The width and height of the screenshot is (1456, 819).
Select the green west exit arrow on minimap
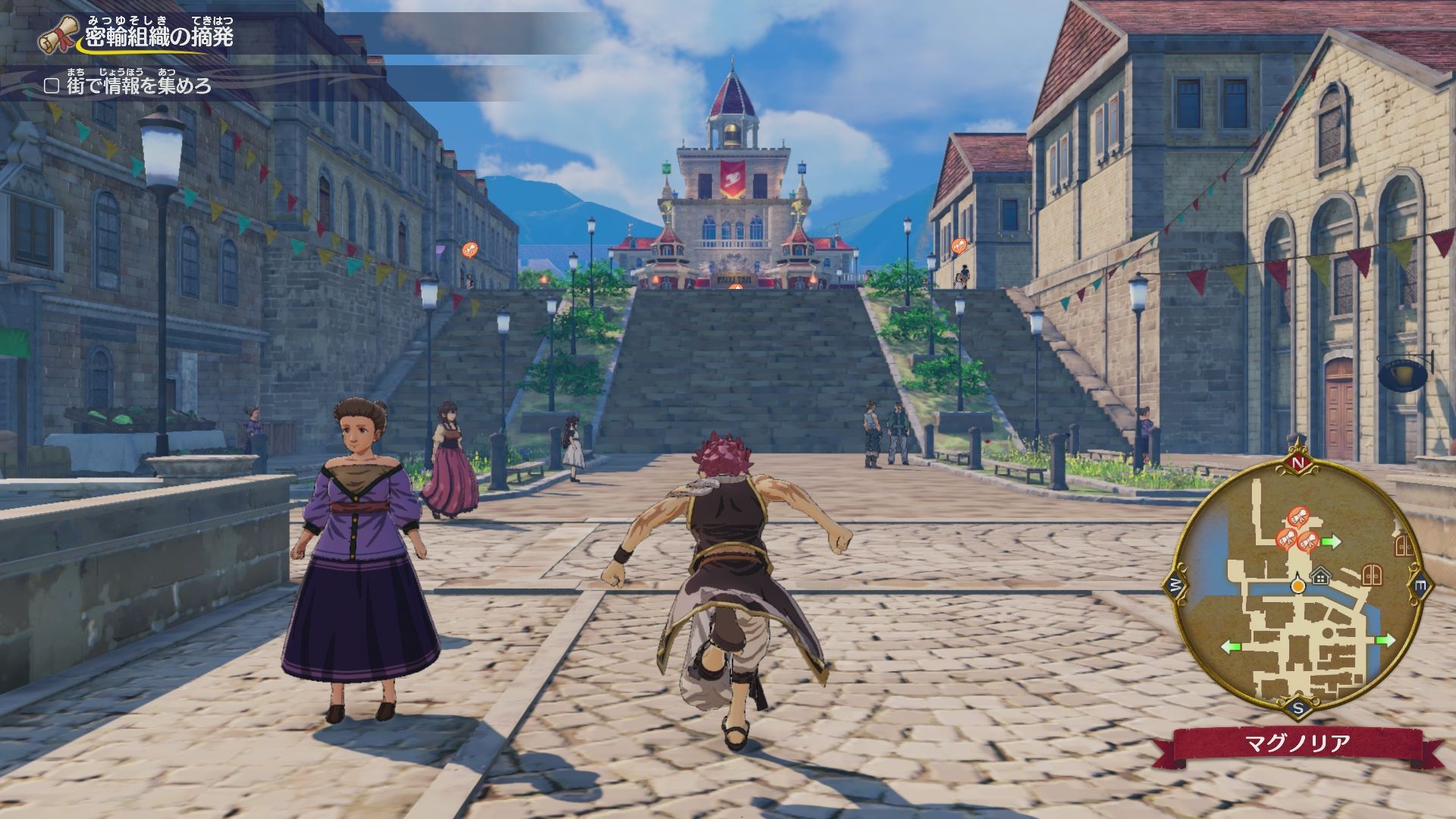tap(1232, 647)
